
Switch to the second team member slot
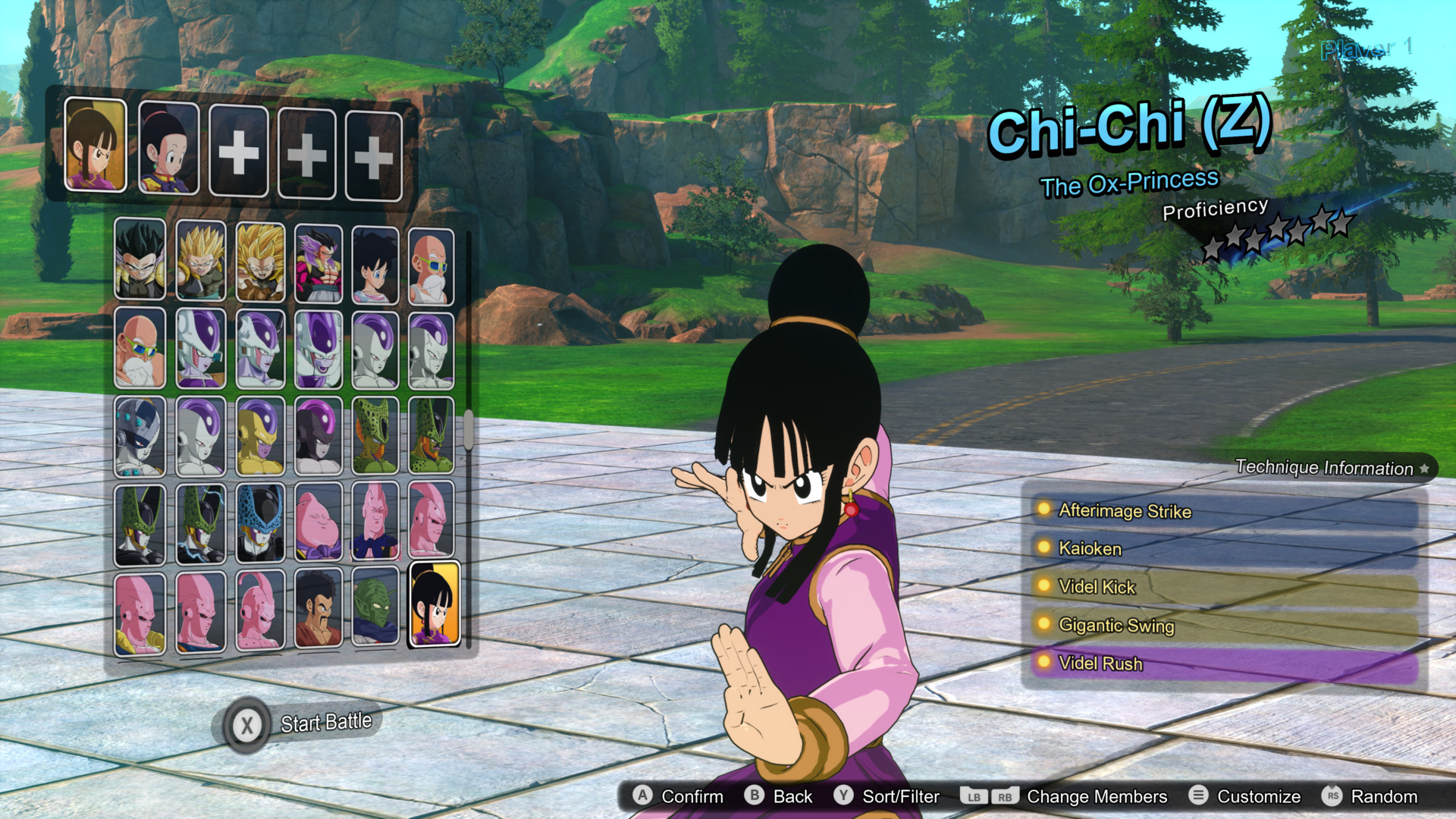click(169, 149)
